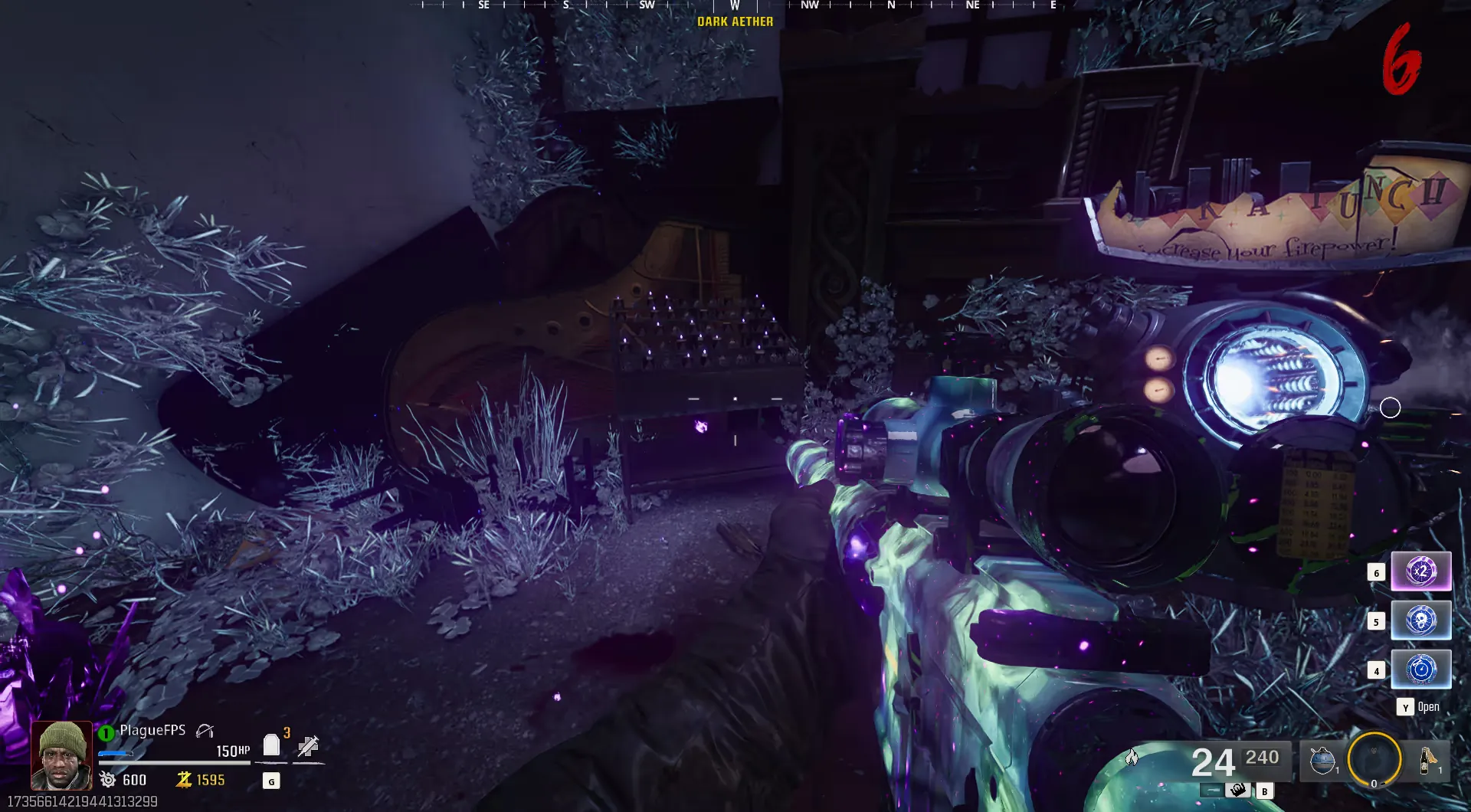This screenshot has height=812, width=1471.
Task: Select the x2 double points GobbleGum
Action: (1420, 571)
